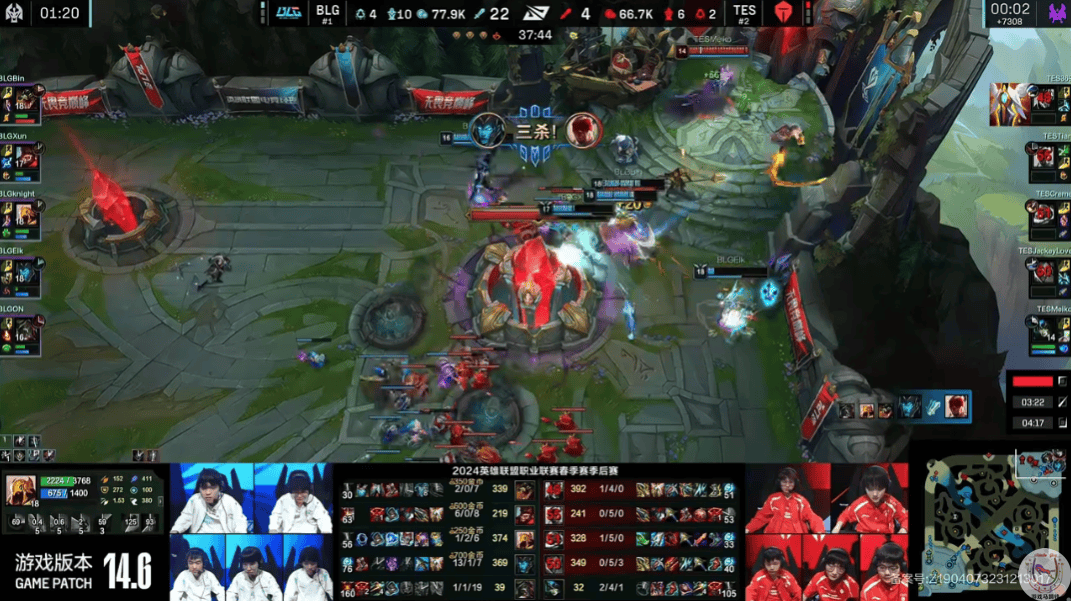Select BLGON's champion portrait
Viewport: 1071px width, 601px height.
[x=25, y=334]
